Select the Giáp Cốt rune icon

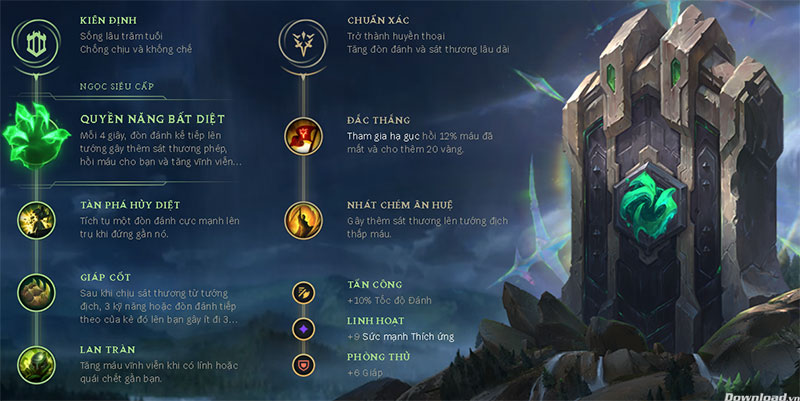[36, 292]
